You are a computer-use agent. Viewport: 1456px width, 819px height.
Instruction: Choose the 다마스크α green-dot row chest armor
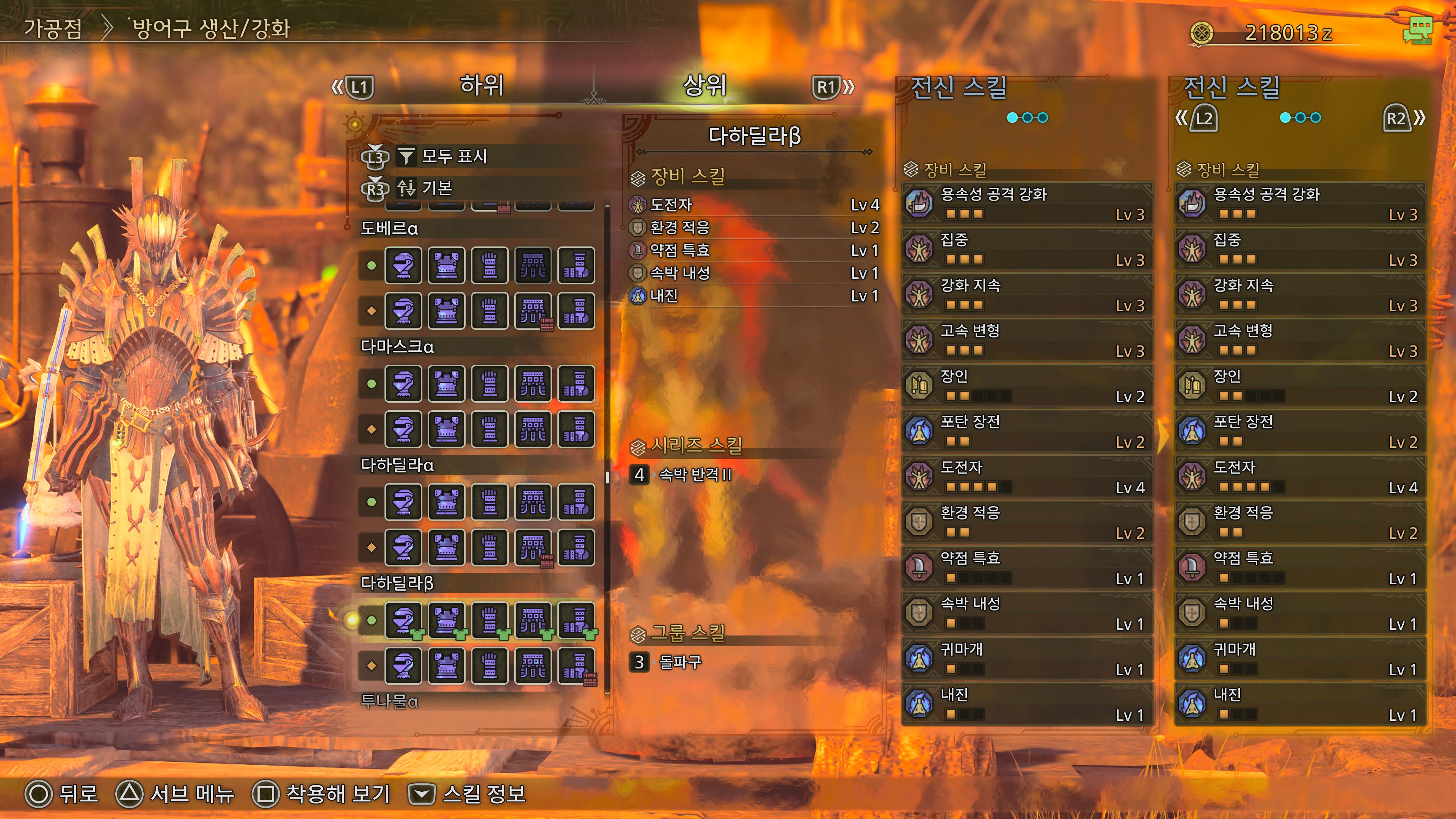point(447,383)
